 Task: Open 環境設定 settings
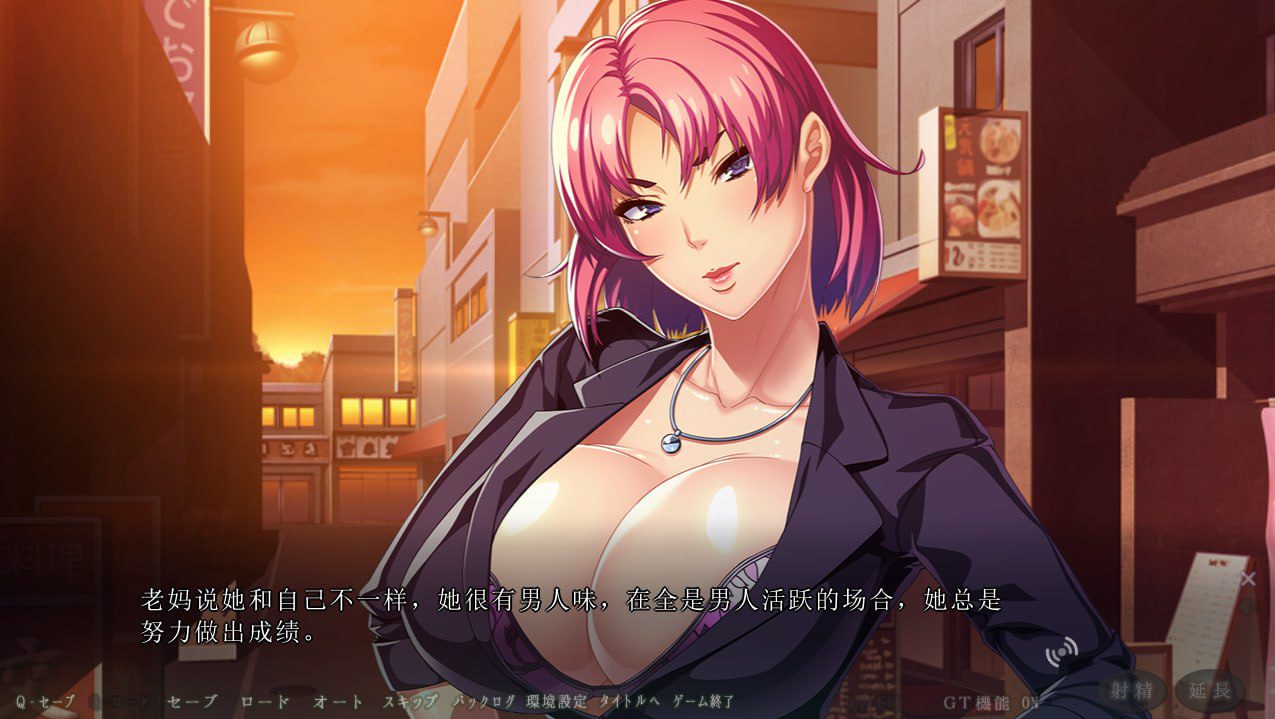coord(555,701)
